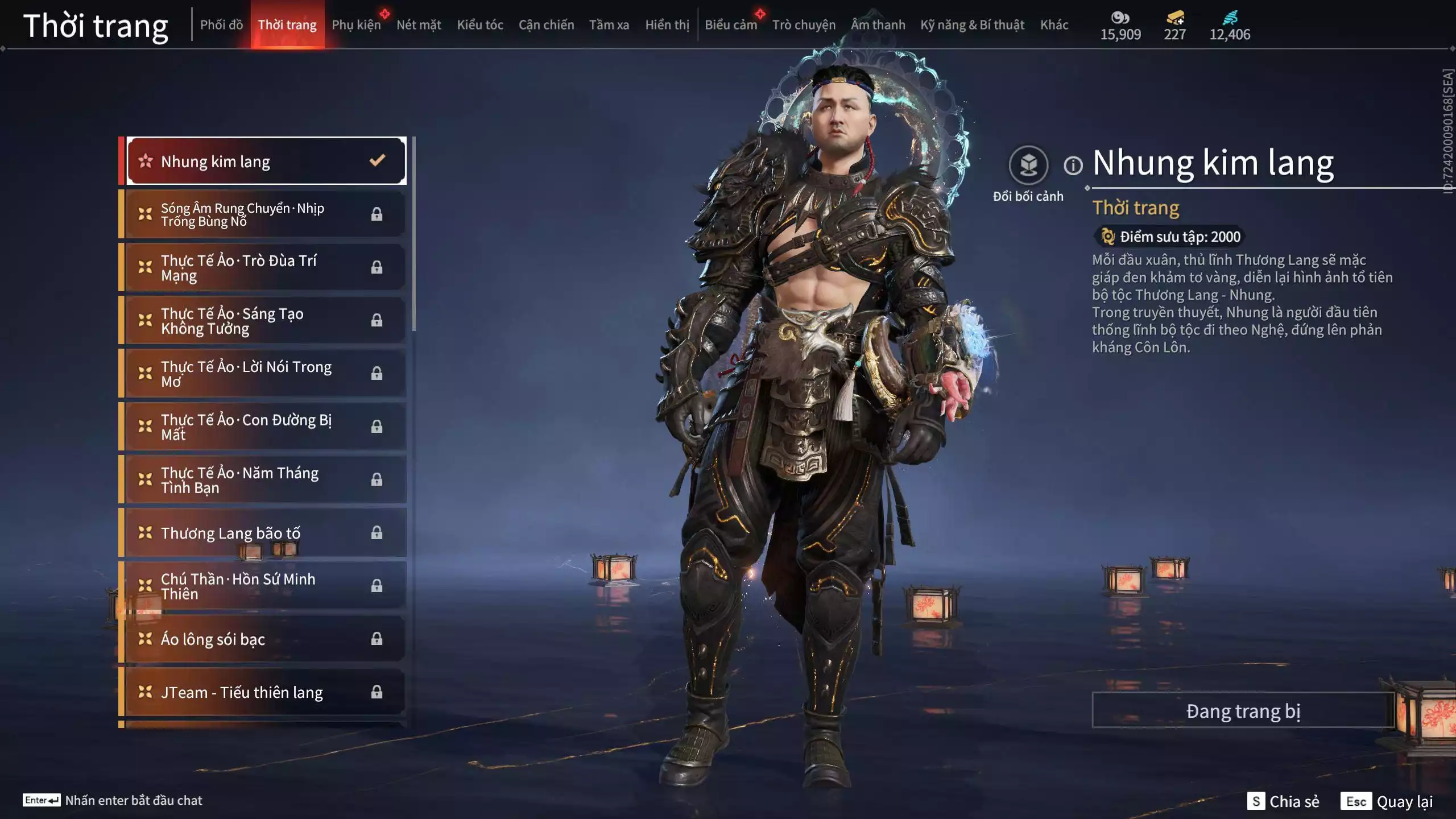
Task: Select the Trò chuyện tab
Action: (x=804, y=24)
